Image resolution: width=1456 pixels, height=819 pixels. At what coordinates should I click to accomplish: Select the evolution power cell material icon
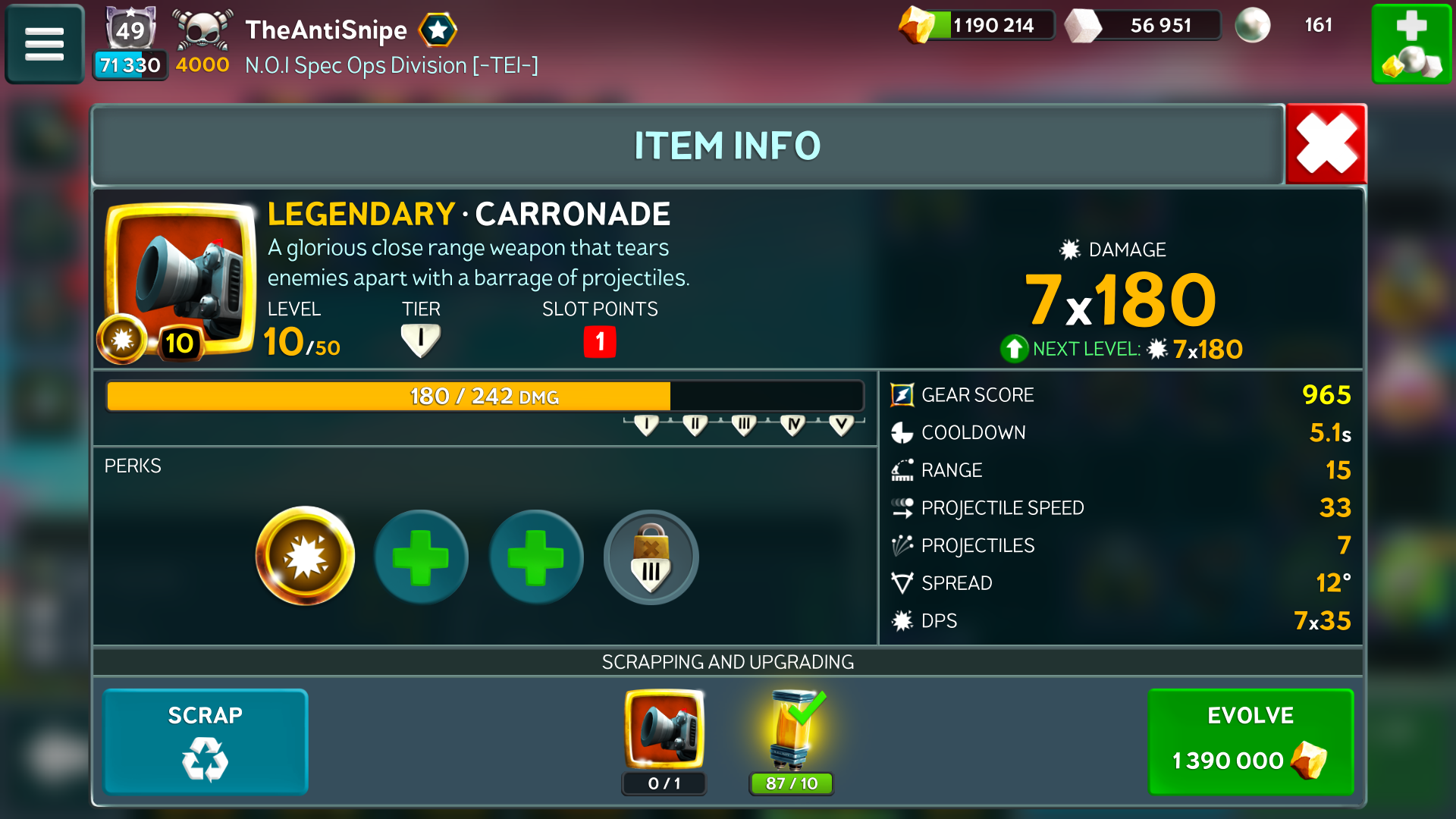pos(792,730)
